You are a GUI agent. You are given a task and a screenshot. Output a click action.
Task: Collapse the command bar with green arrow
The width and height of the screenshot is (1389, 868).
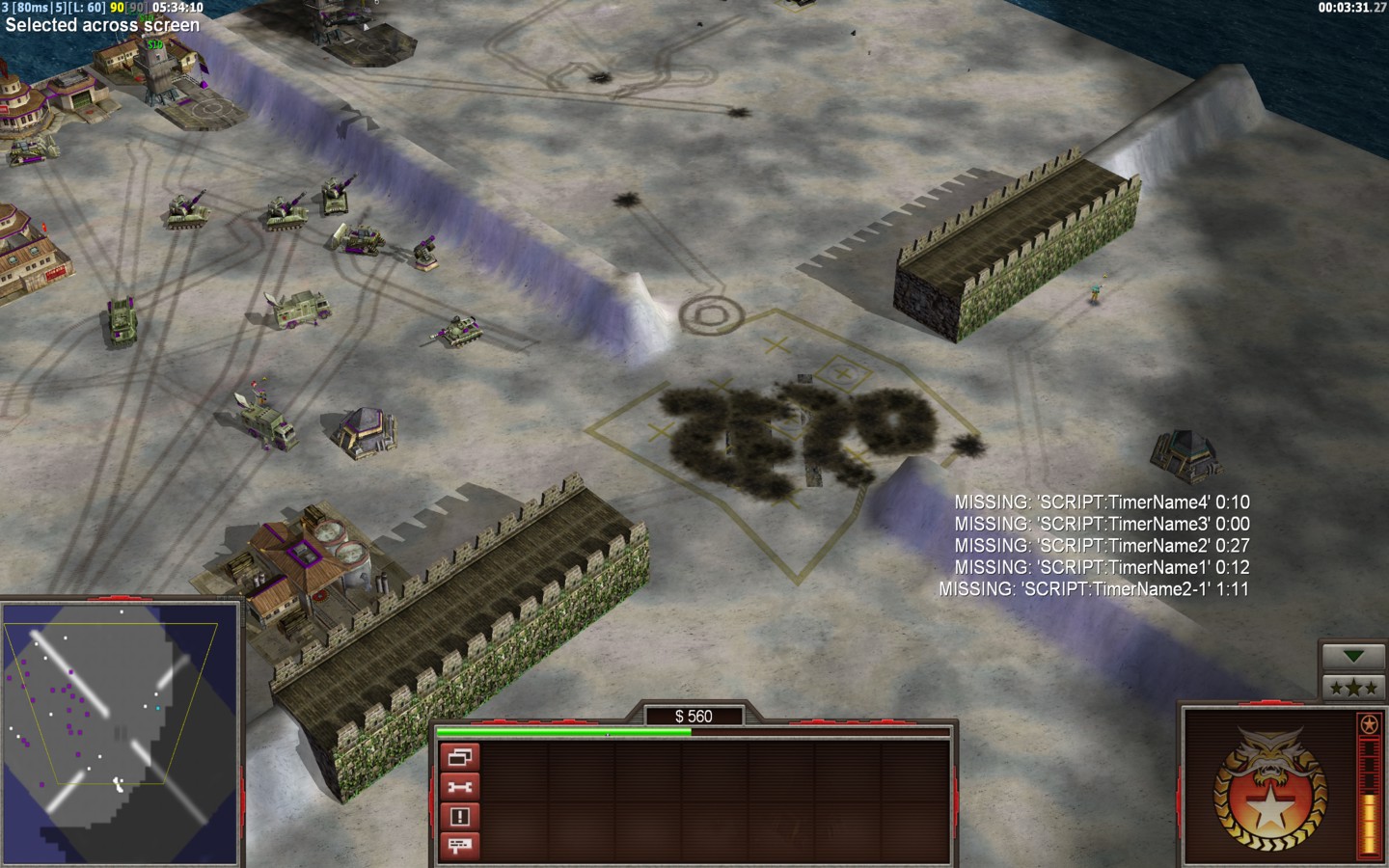tap(1353, 657)
